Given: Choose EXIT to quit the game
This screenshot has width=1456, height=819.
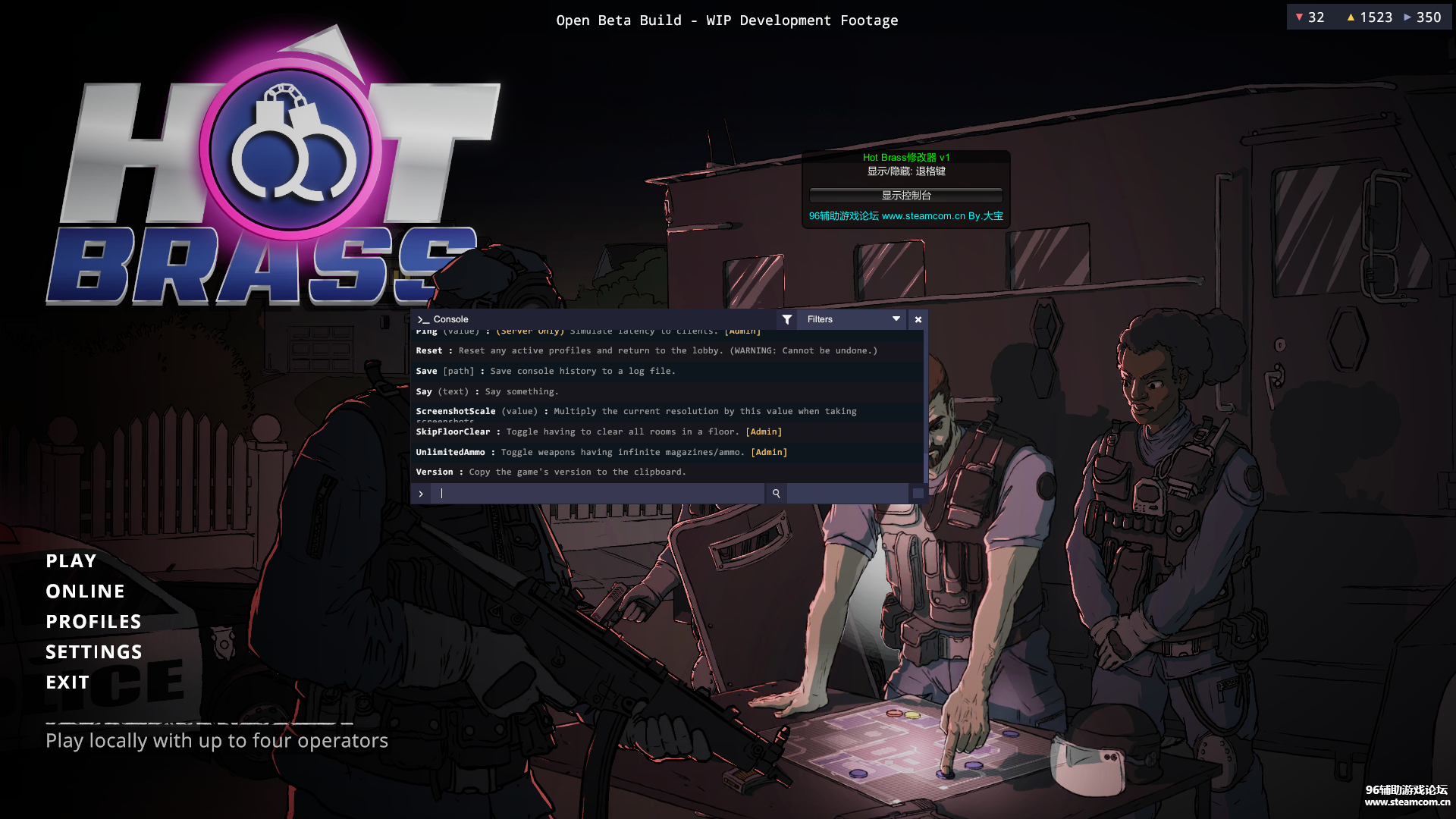Looking at the screenshot, I should 67,682.
